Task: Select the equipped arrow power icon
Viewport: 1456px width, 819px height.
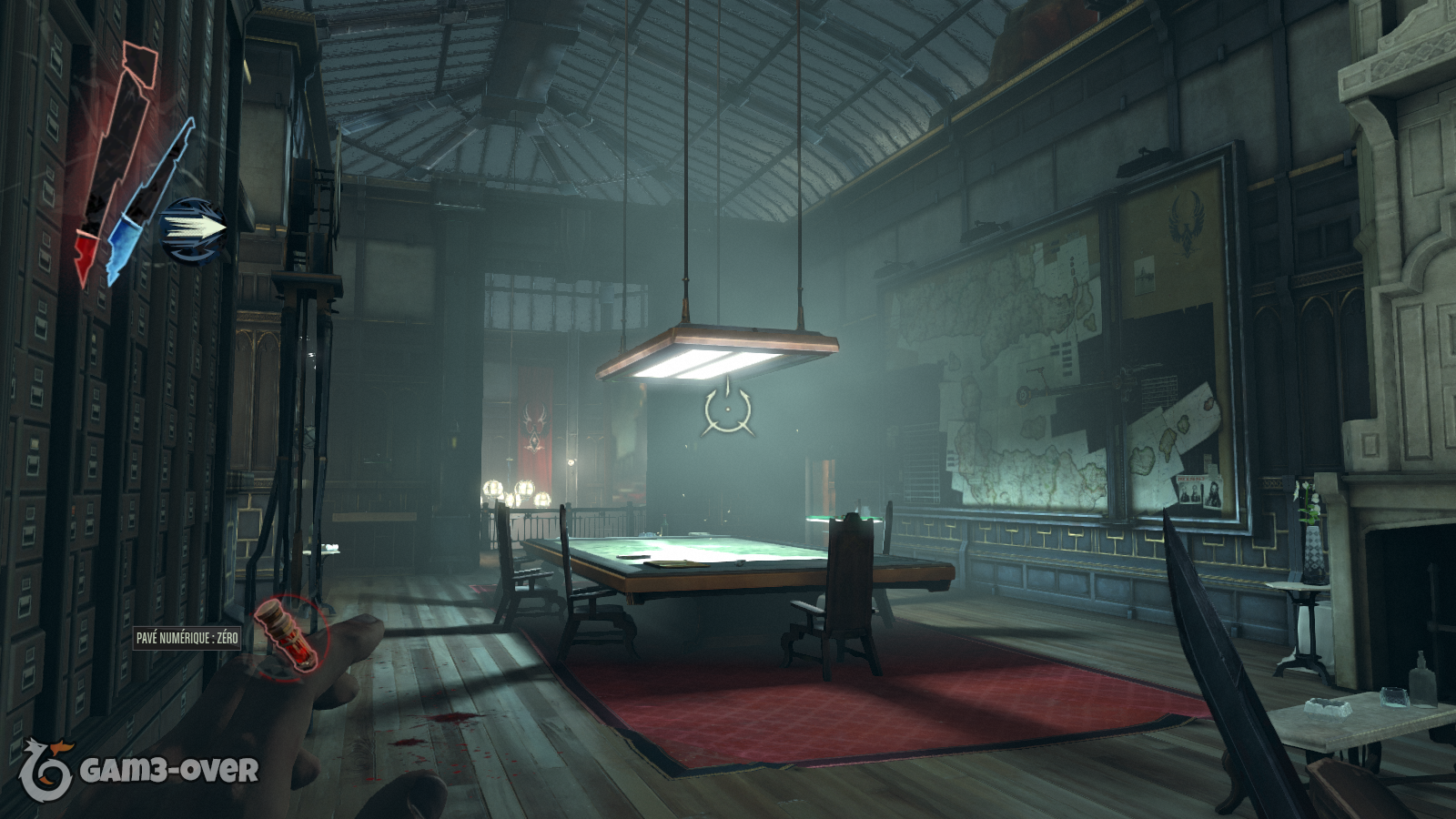Action: (x=194, y=228)
